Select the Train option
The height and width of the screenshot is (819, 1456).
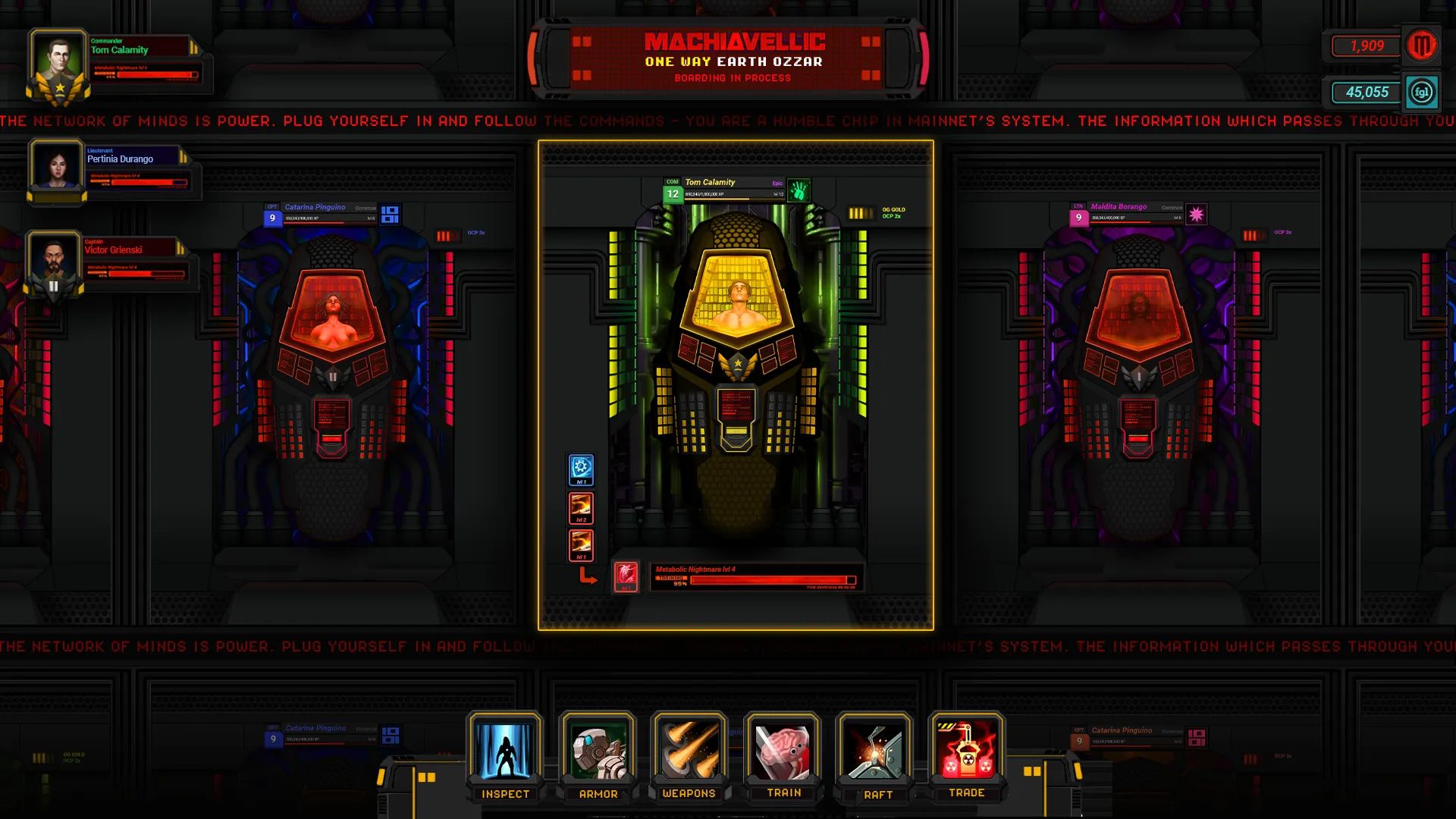[783, 753]
